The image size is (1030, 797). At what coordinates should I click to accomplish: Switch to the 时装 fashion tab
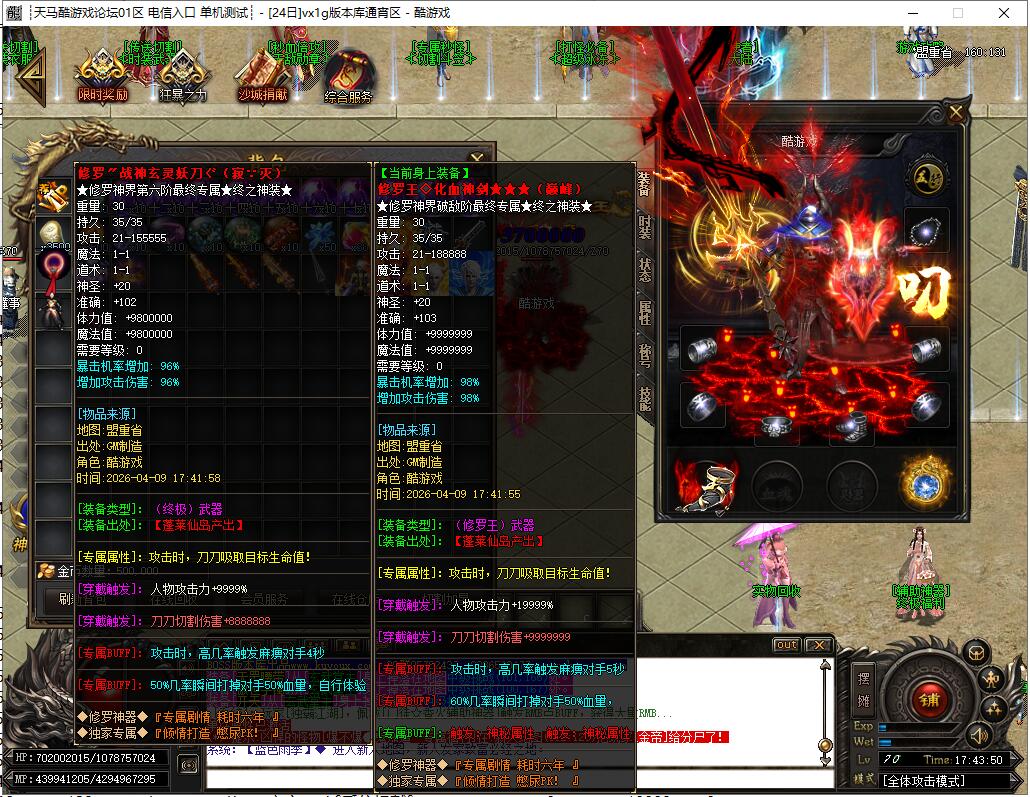pyautogui.click(x=645, y=227)
